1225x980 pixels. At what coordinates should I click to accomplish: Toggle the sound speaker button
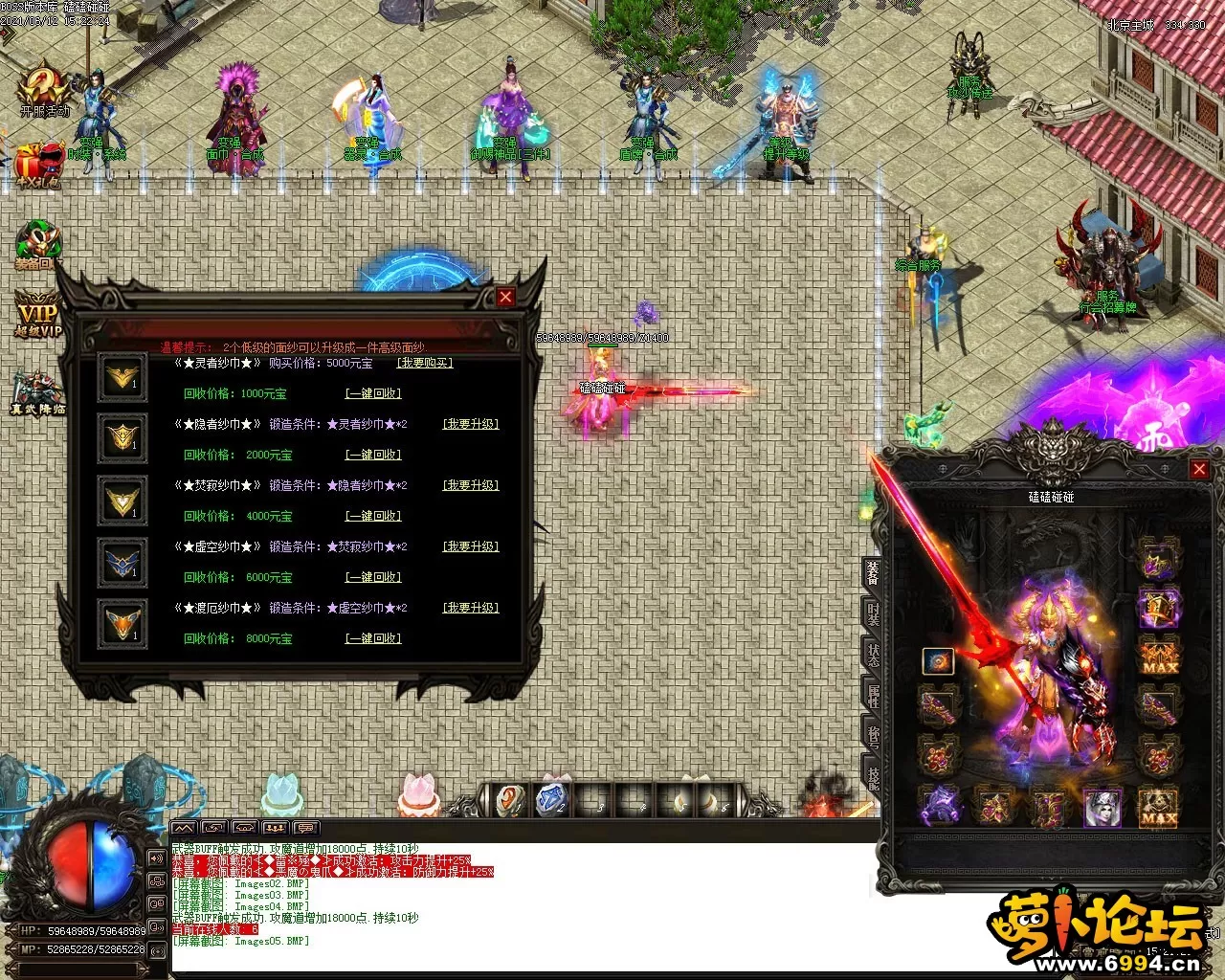(x=156, y=857)
